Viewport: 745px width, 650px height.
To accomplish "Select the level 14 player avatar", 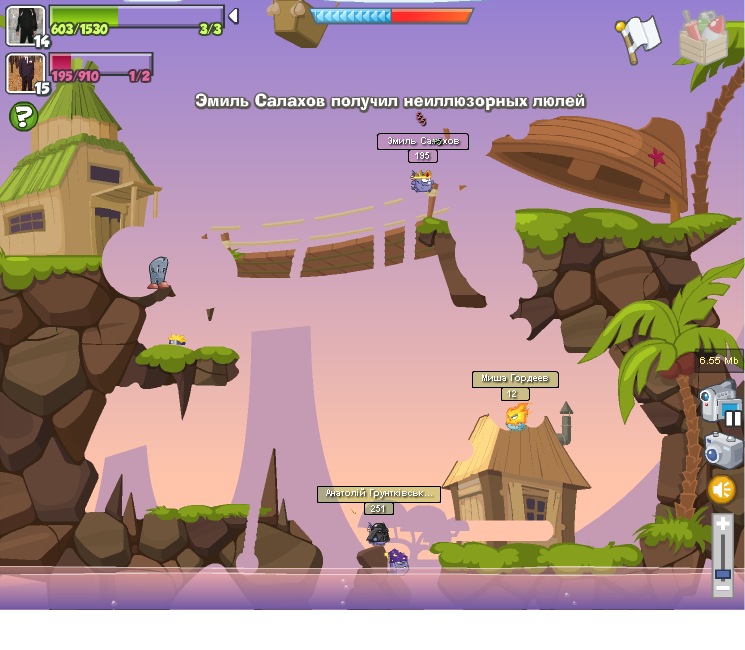I will (25, 25).
